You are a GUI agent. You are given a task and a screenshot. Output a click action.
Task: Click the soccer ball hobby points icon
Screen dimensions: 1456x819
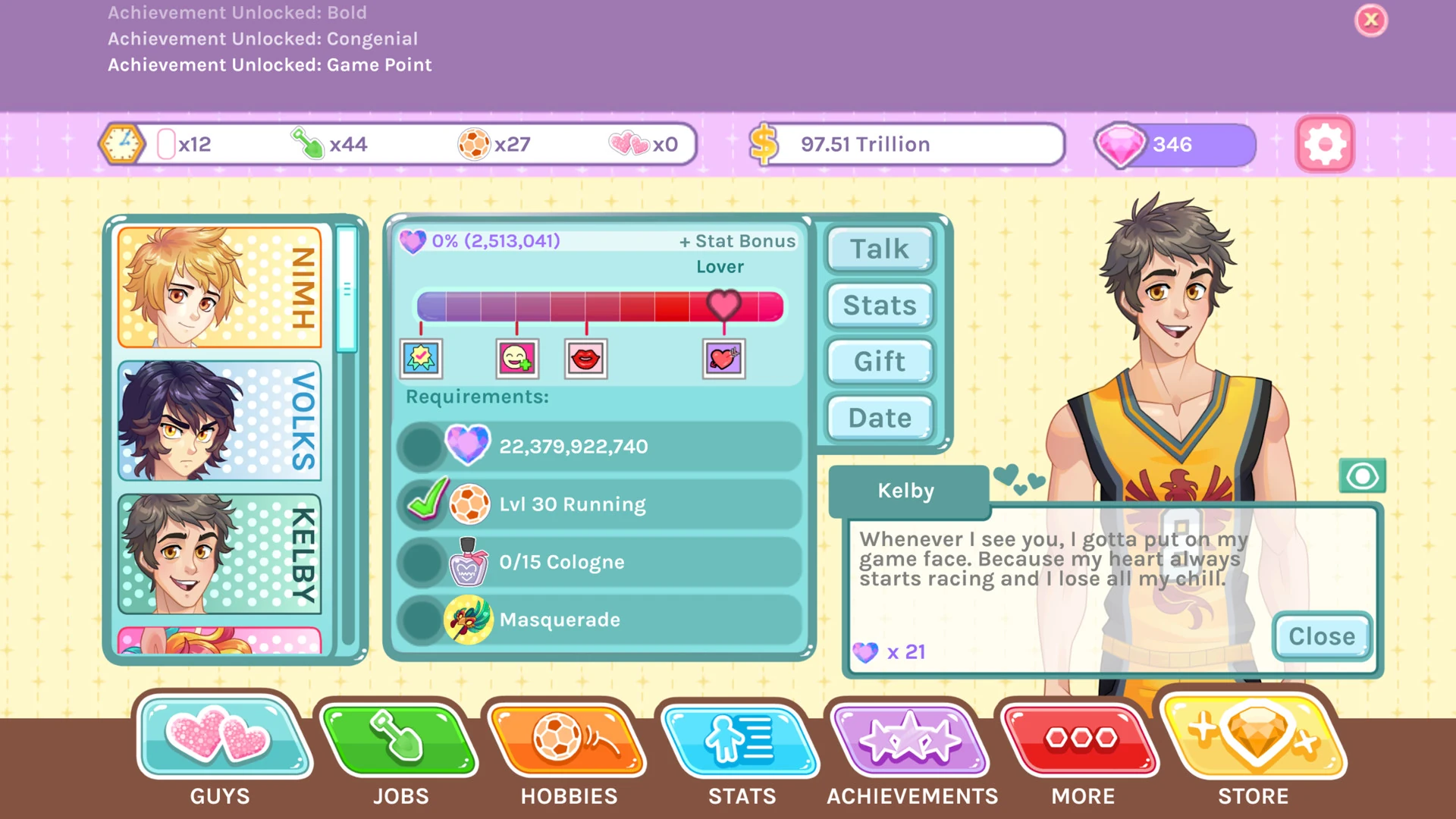point(474,143)
